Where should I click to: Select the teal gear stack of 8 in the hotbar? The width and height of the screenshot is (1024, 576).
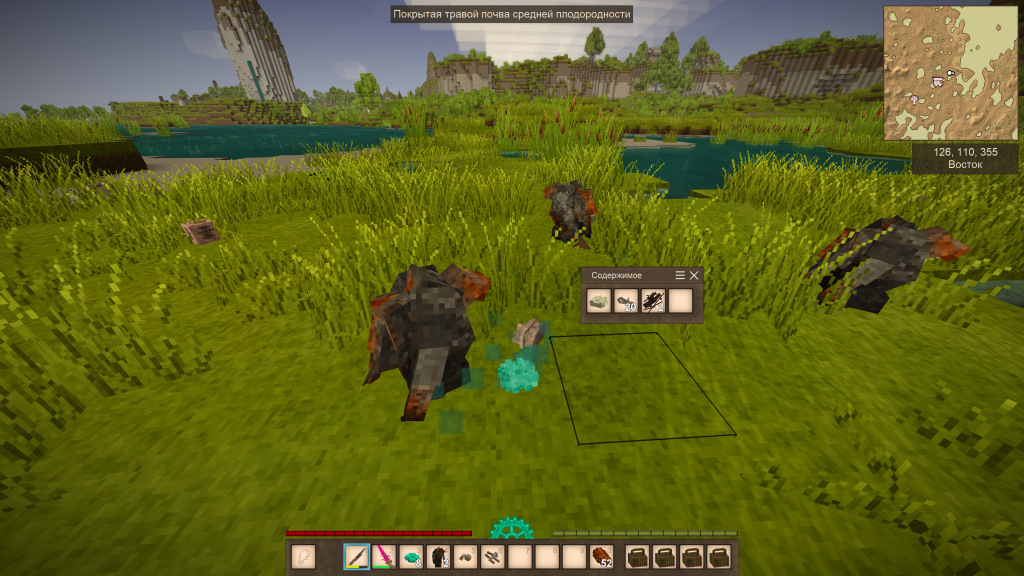pyautogui.click(x=411, y=557)
